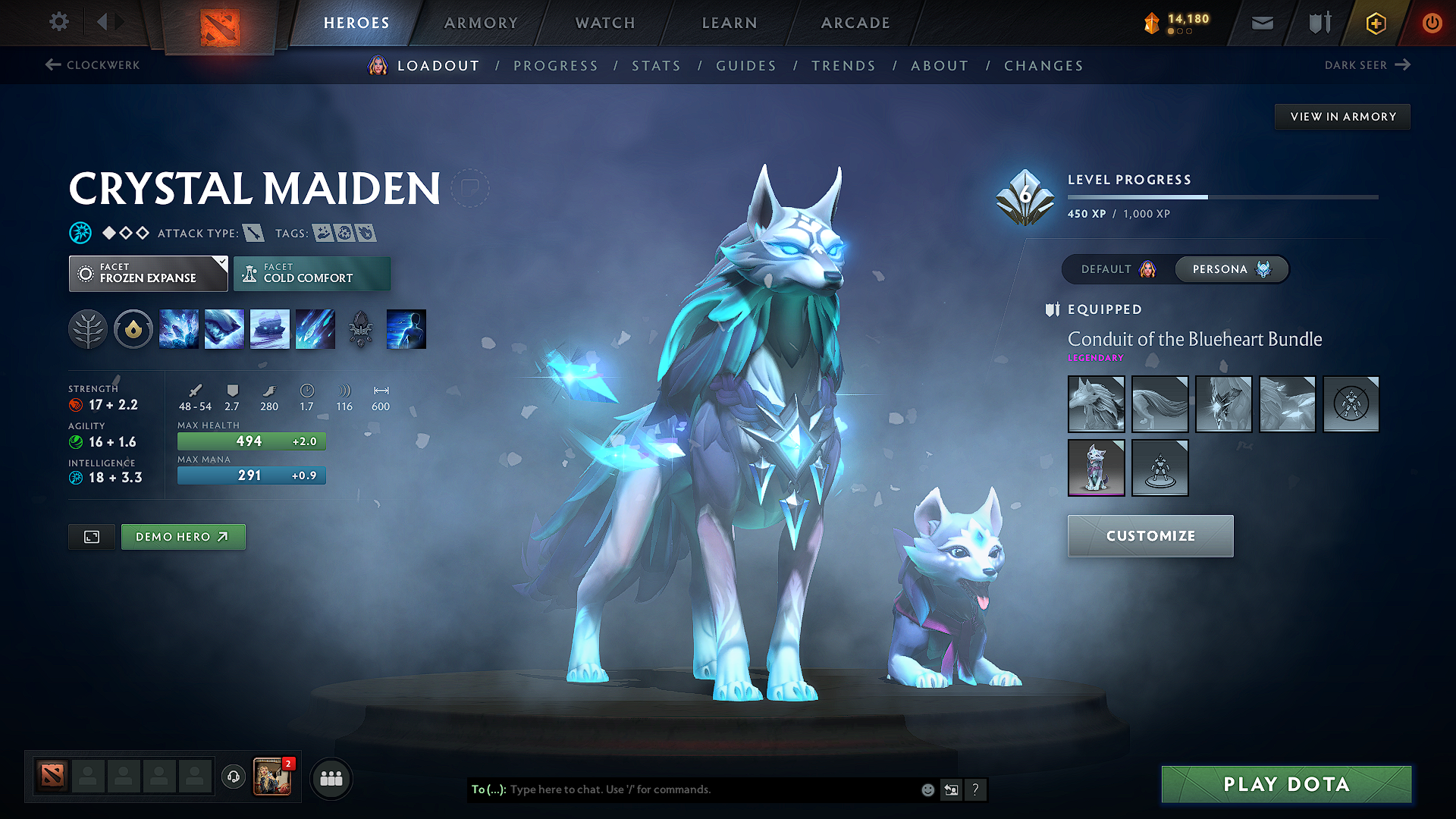Click the innate ability droplet icon

(x=133, y=328)
